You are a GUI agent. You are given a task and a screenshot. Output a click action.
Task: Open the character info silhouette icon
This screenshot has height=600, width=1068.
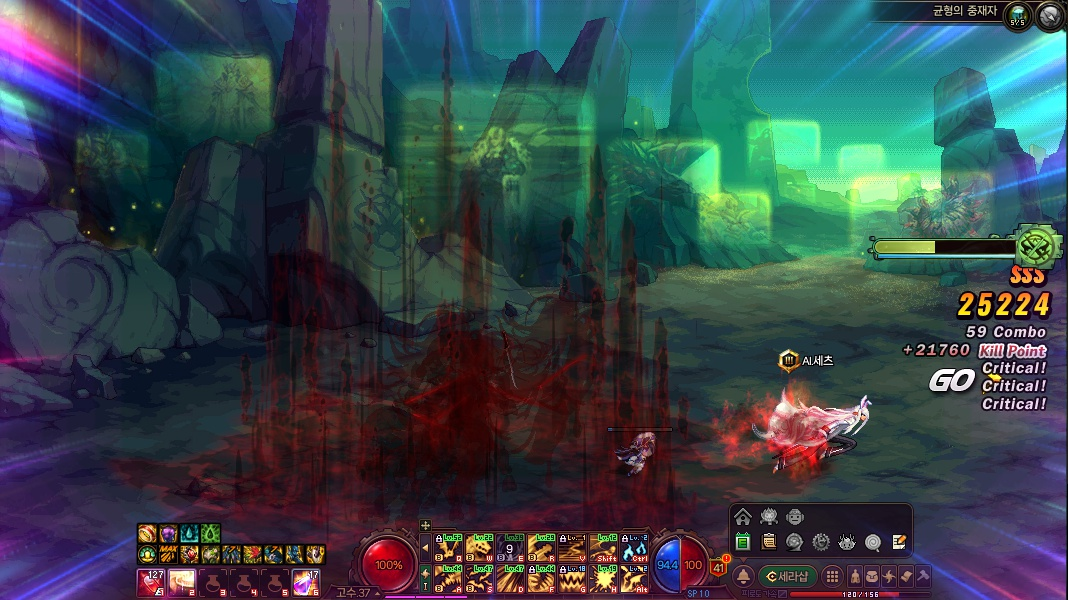856,576
